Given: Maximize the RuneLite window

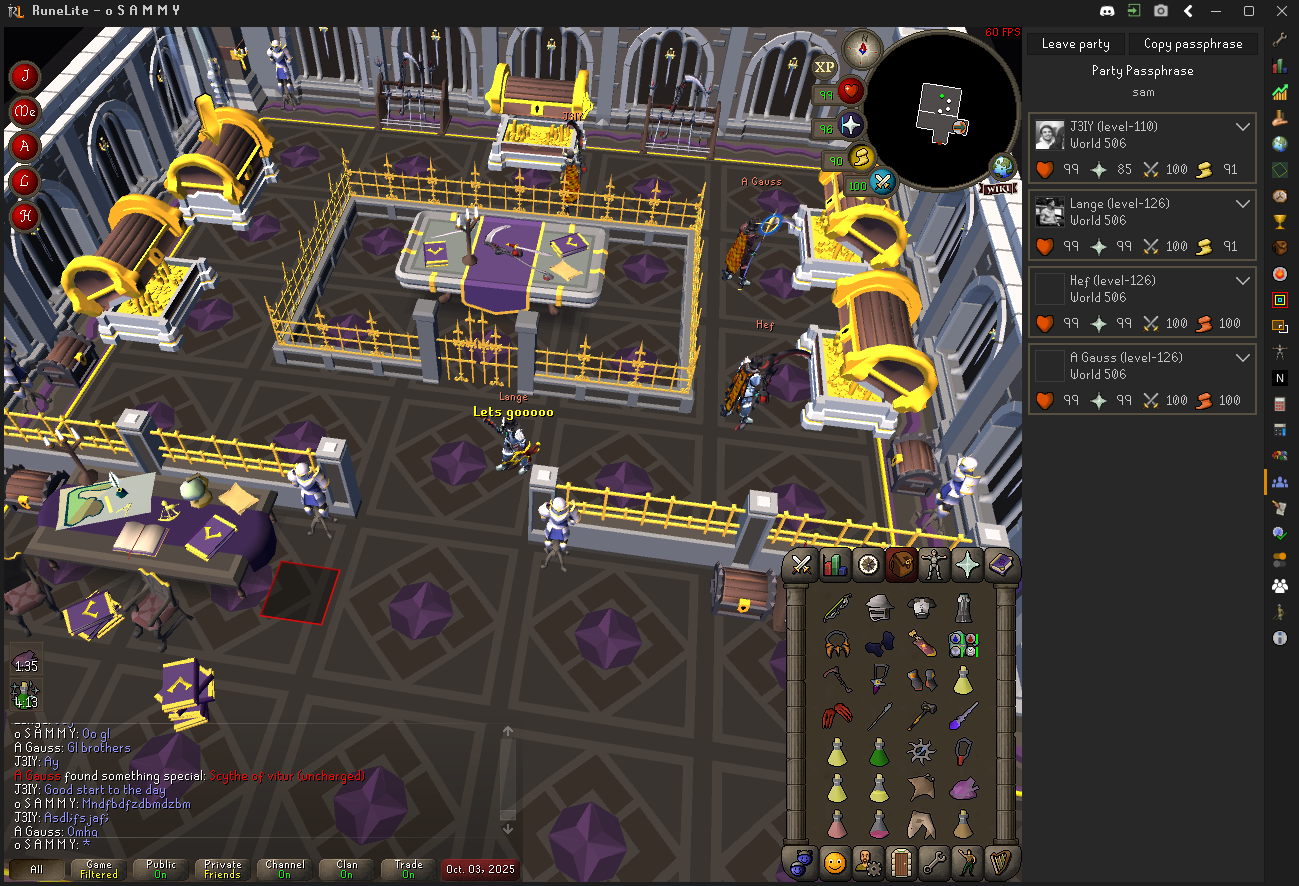Looking at the screenshot, I should click(1249, 11).
